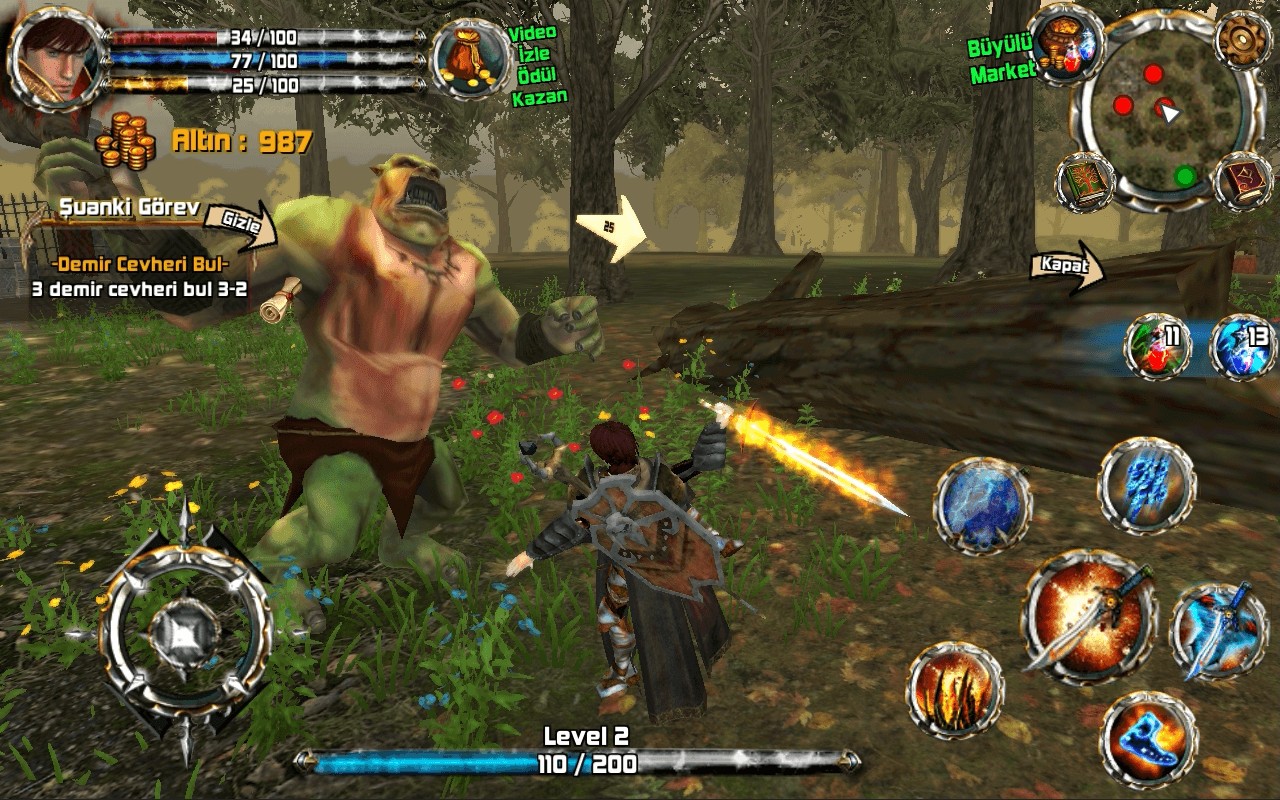Screen dimensions: 1280x800
Task: Activate the lightning storm skill
Action: [982, 507]
